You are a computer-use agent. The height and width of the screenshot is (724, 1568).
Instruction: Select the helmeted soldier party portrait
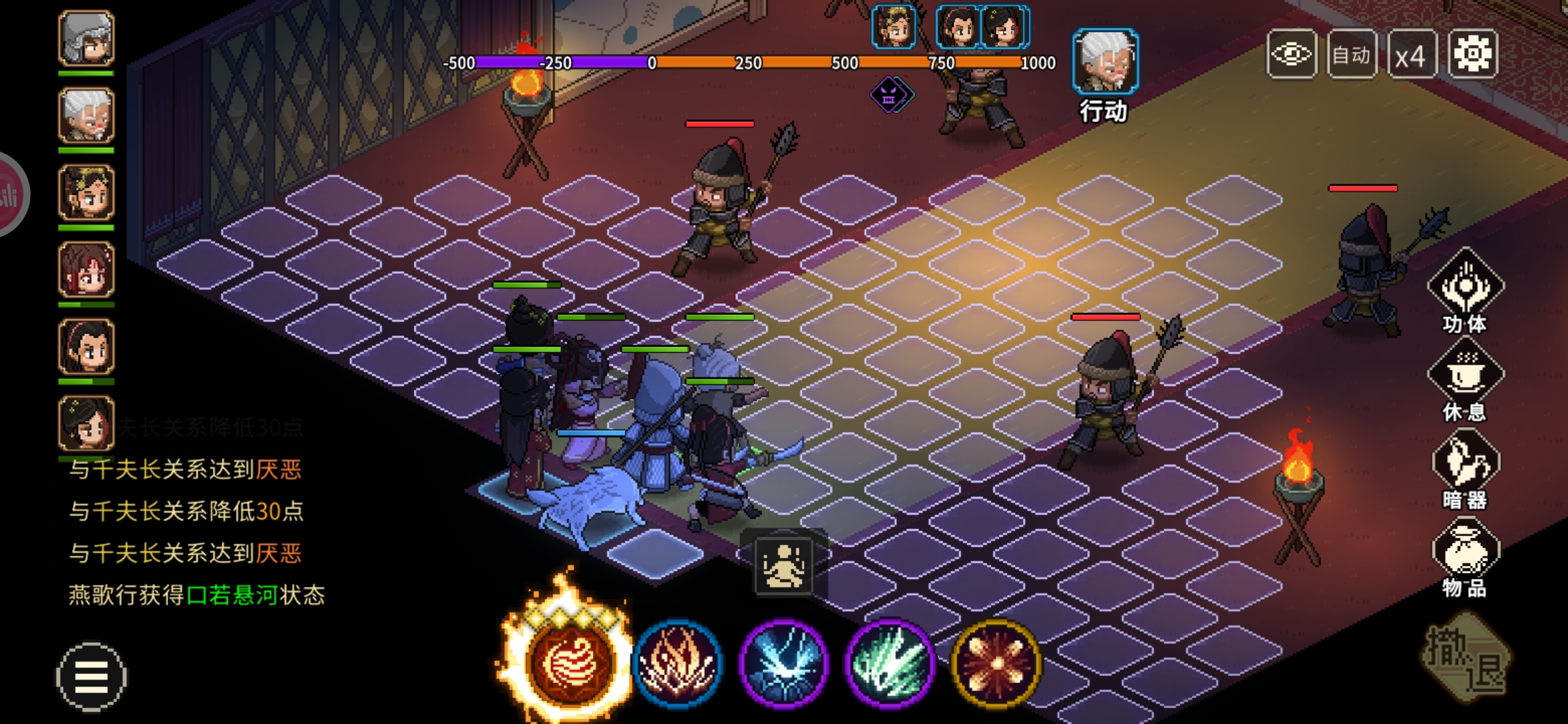coord(86,39)
